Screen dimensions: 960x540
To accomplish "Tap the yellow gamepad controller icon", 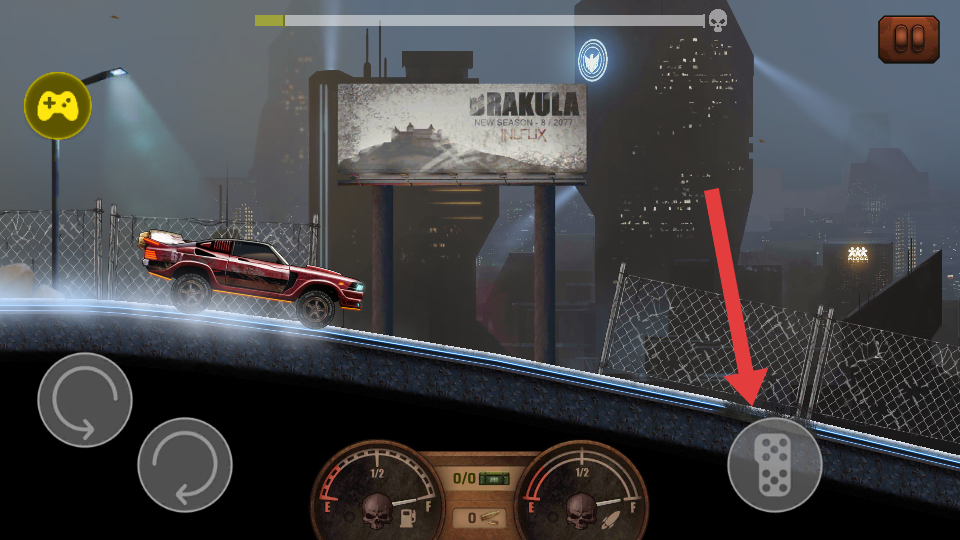I will click(x=58, y=105).
